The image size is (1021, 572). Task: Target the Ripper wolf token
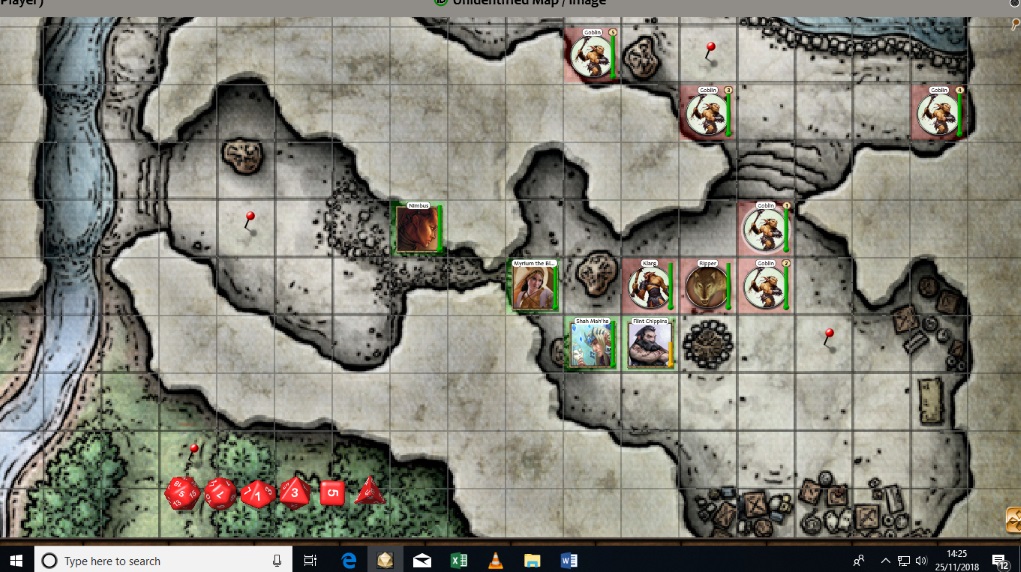[x=706, y=287]
